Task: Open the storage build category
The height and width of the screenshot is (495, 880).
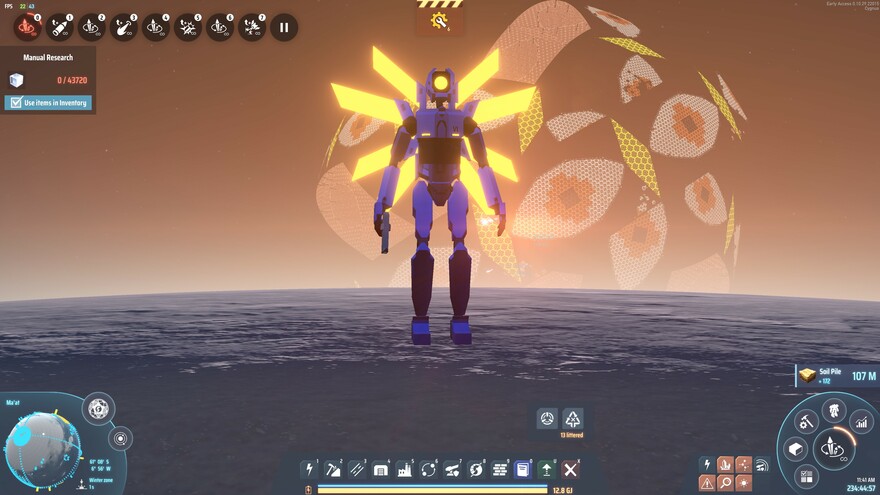Action: coord(381,469)
